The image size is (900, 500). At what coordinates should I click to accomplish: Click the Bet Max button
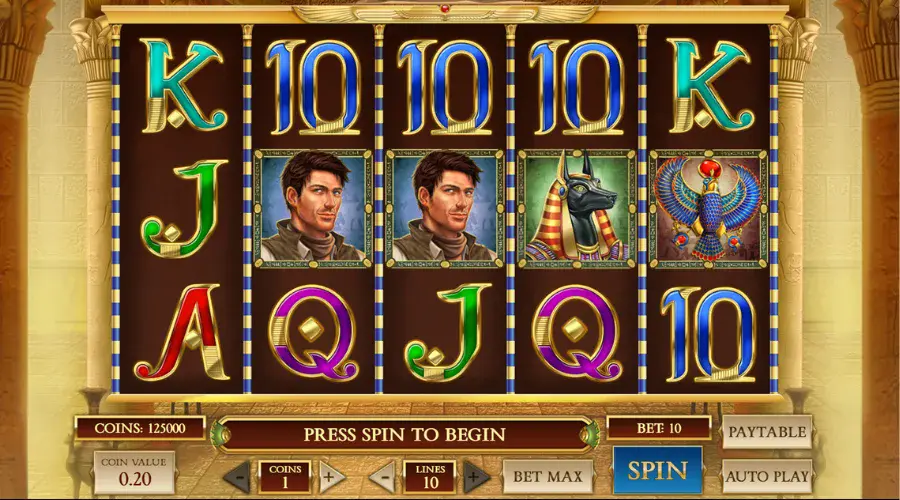click(x=547, y=476)
